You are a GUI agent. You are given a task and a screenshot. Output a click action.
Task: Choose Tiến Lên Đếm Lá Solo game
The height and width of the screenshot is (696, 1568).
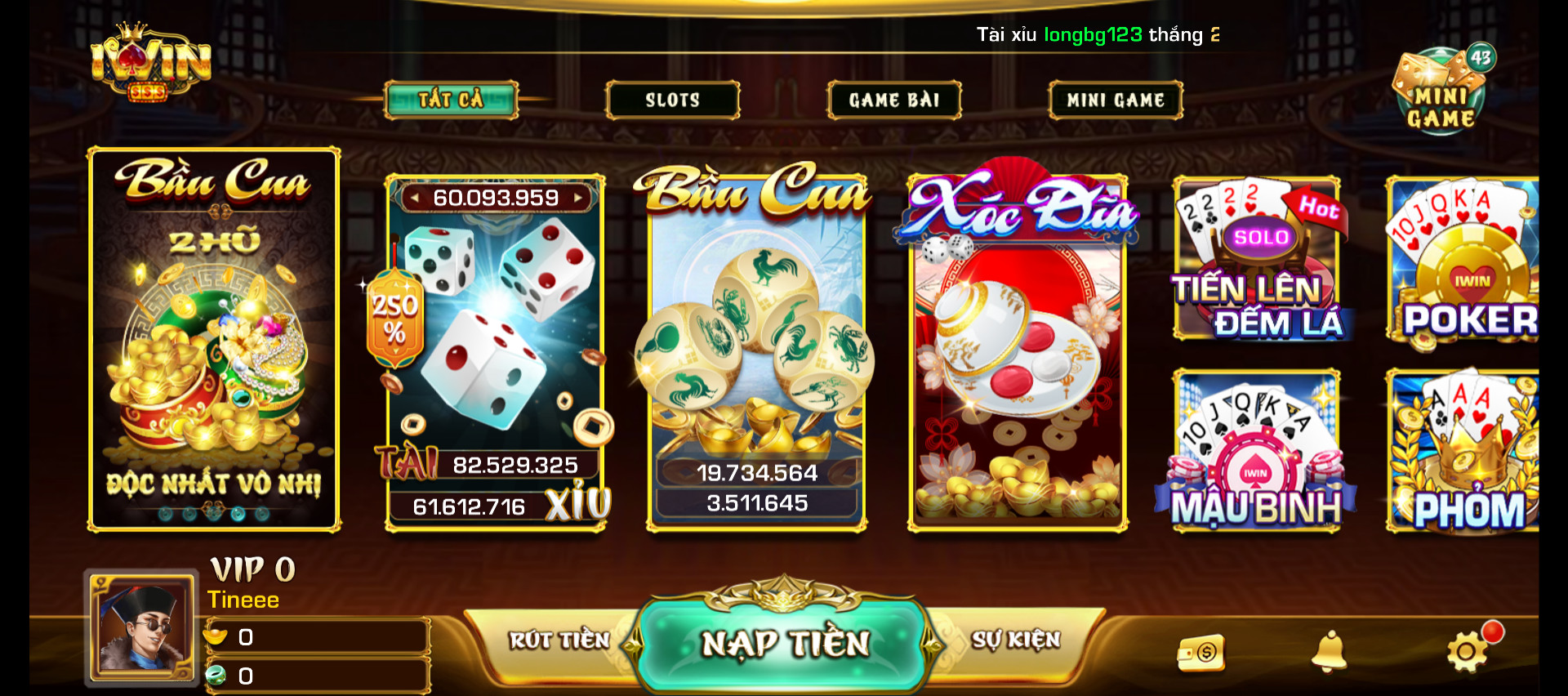[x=1257, y=260]
